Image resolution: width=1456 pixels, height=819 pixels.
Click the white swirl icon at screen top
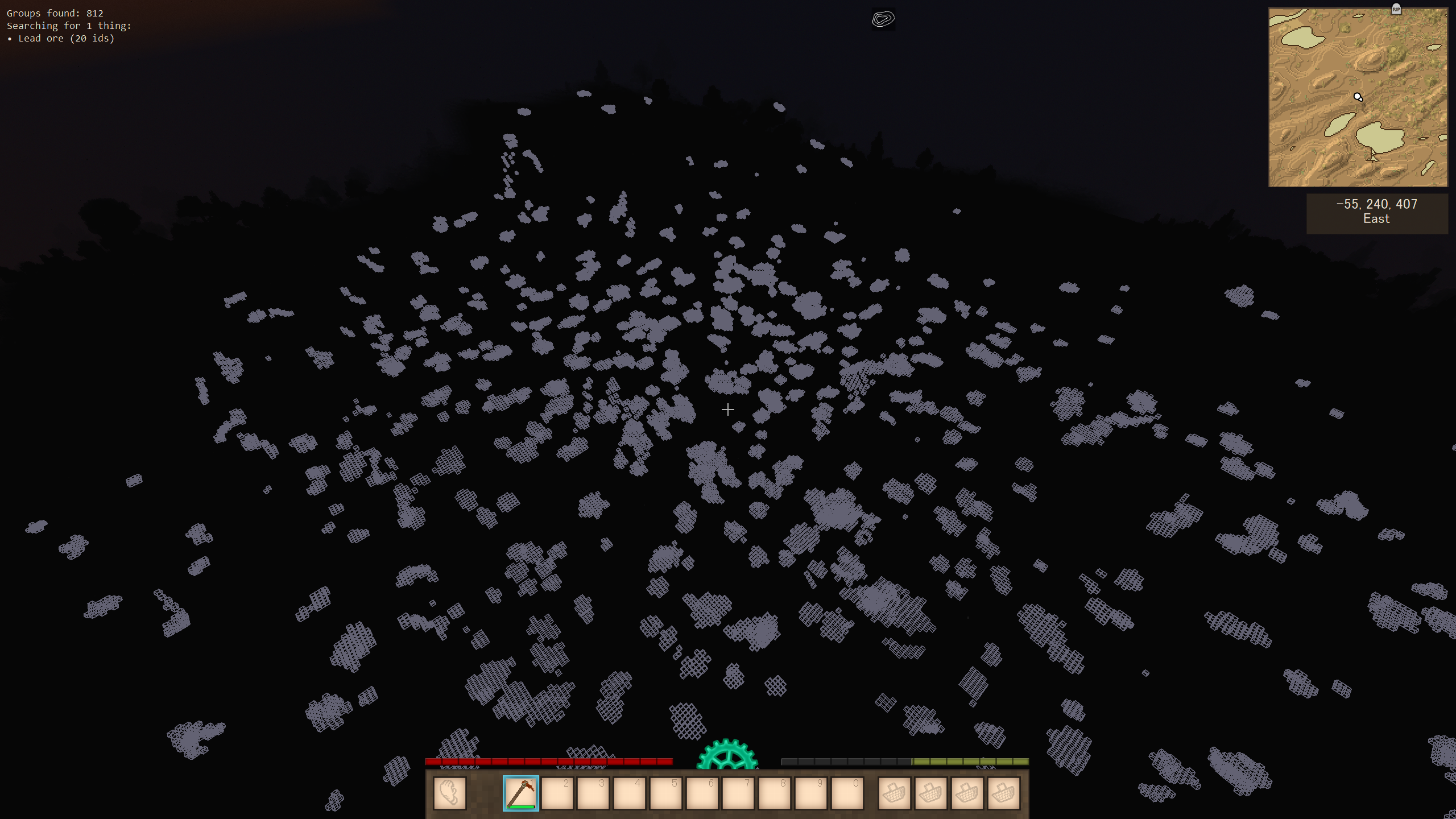(x=883, y=19)
